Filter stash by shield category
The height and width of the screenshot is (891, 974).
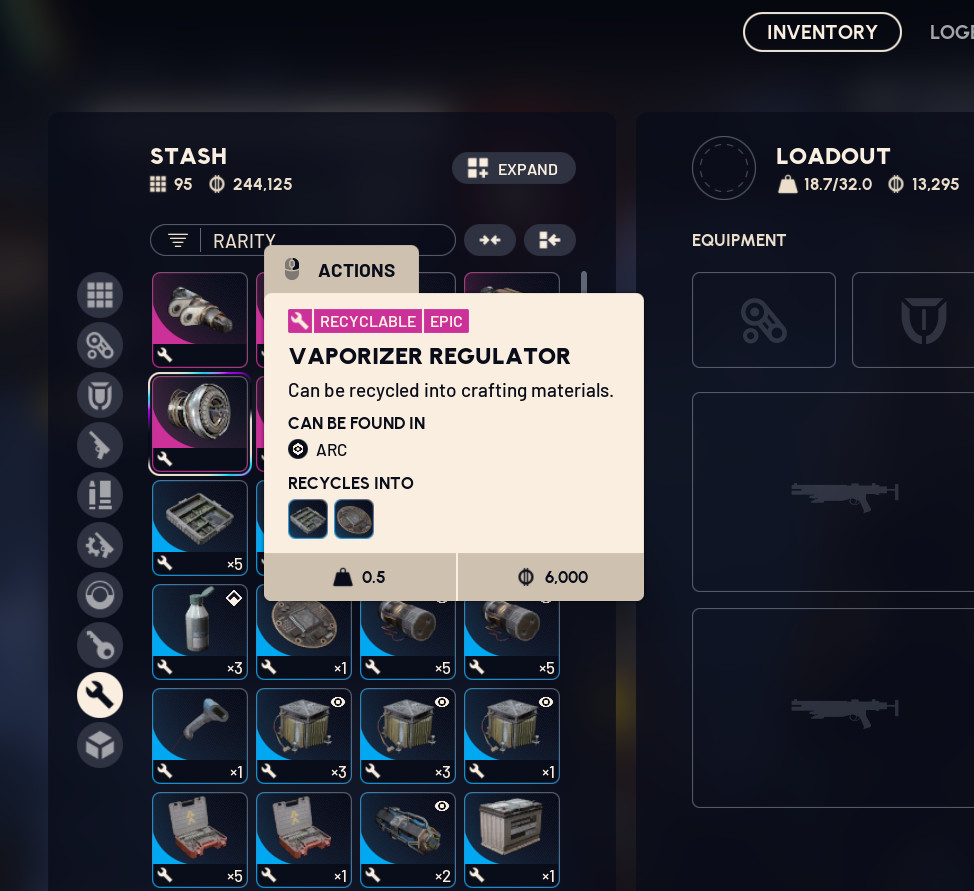pyautogui.click(x=100, y=395)
